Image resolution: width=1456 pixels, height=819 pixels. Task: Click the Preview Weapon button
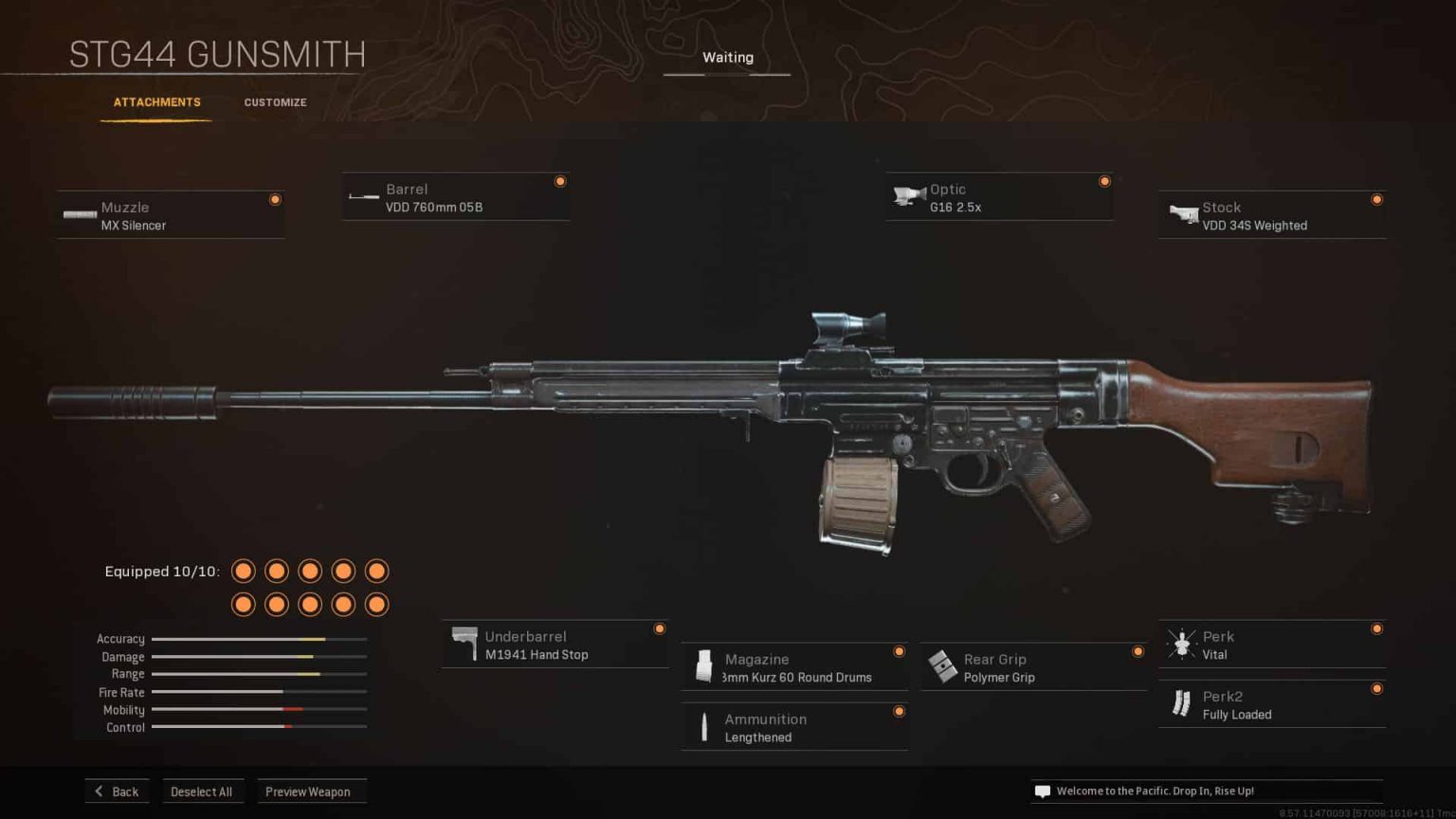[x=312, y=791]
